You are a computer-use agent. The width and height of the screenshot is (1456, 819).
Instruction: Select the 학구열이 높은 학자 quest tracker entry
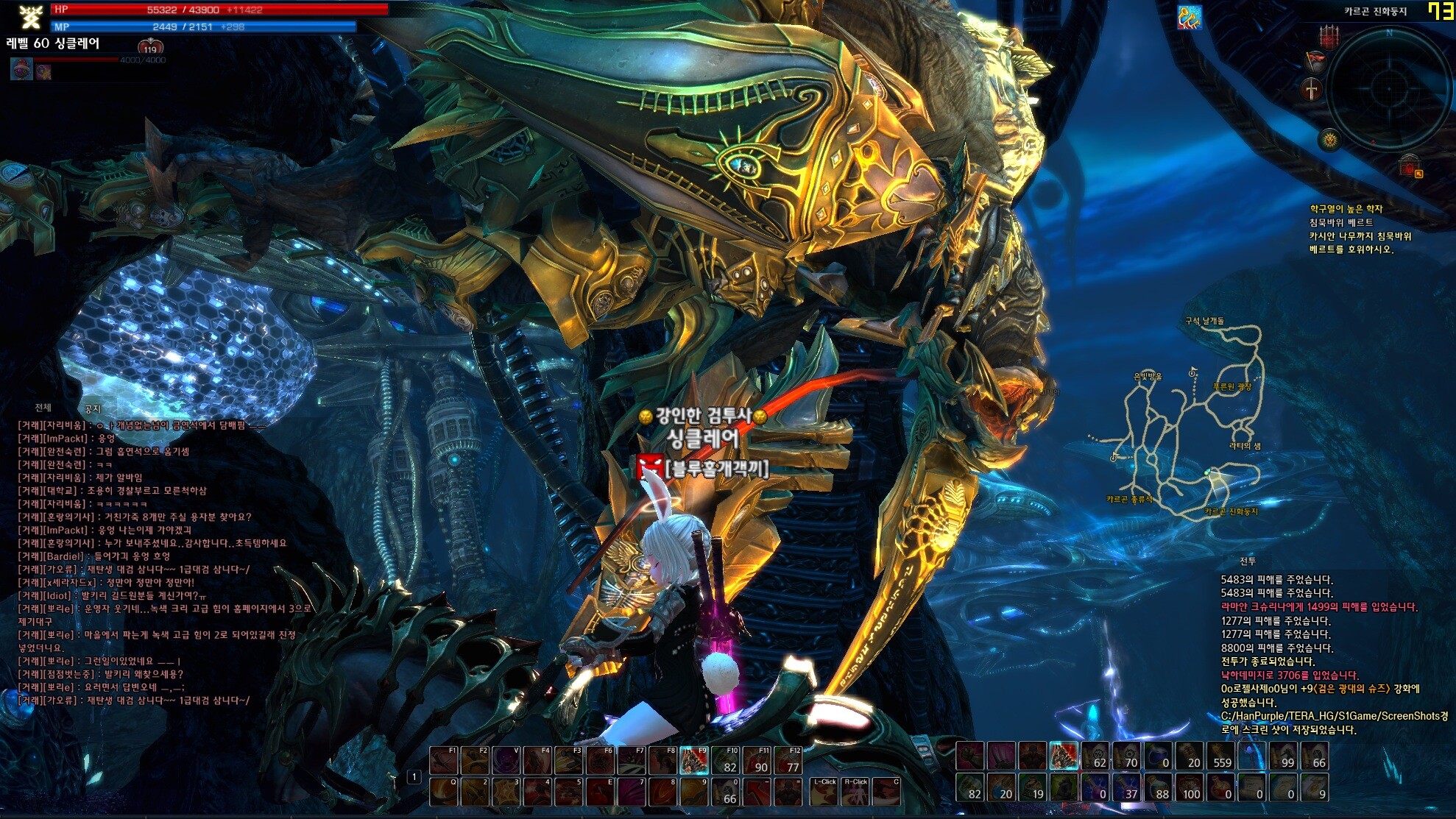click(x=1346, y=209)
